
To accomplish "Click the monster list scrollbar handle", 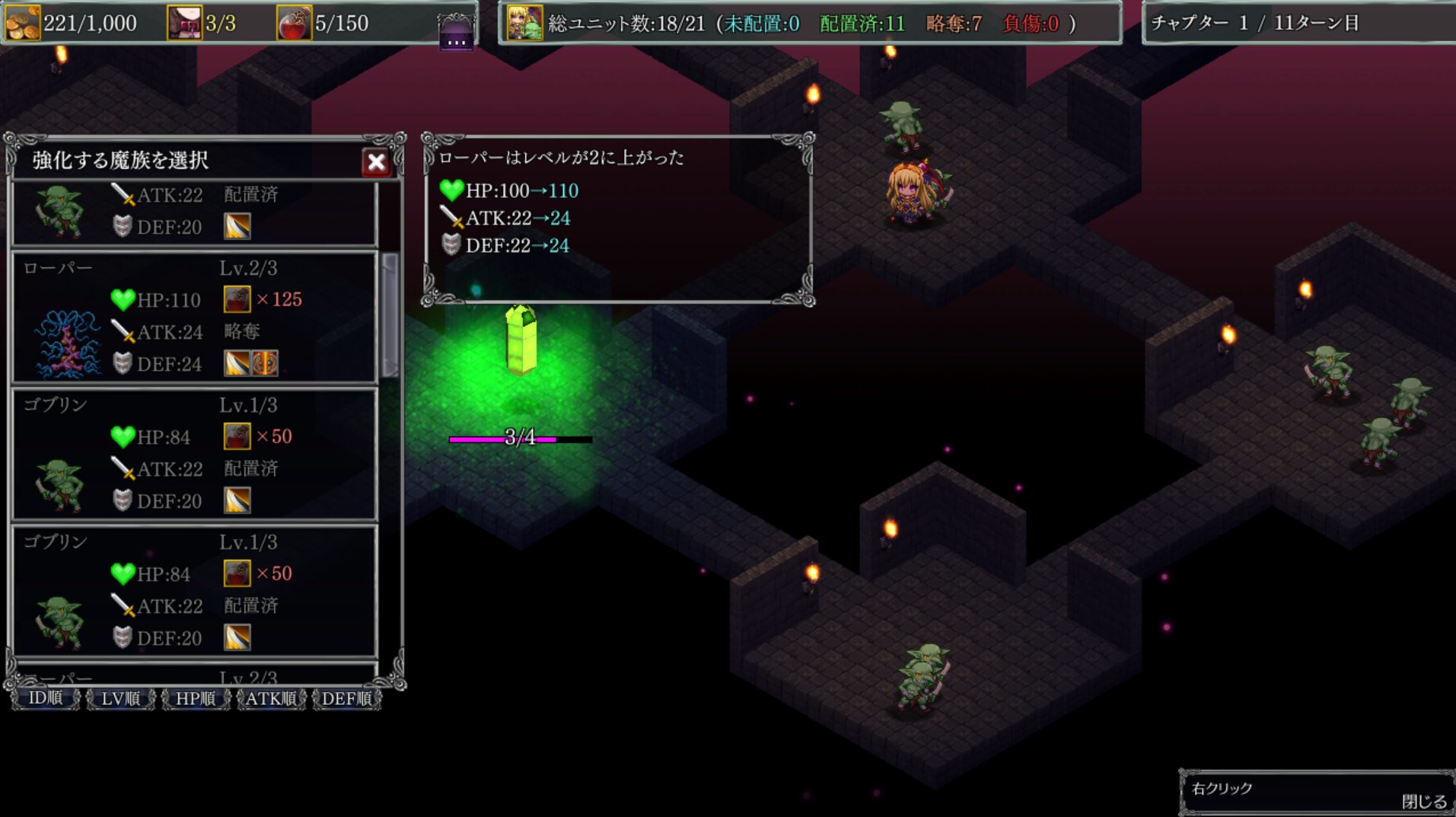I will click(x=390, y=314).
